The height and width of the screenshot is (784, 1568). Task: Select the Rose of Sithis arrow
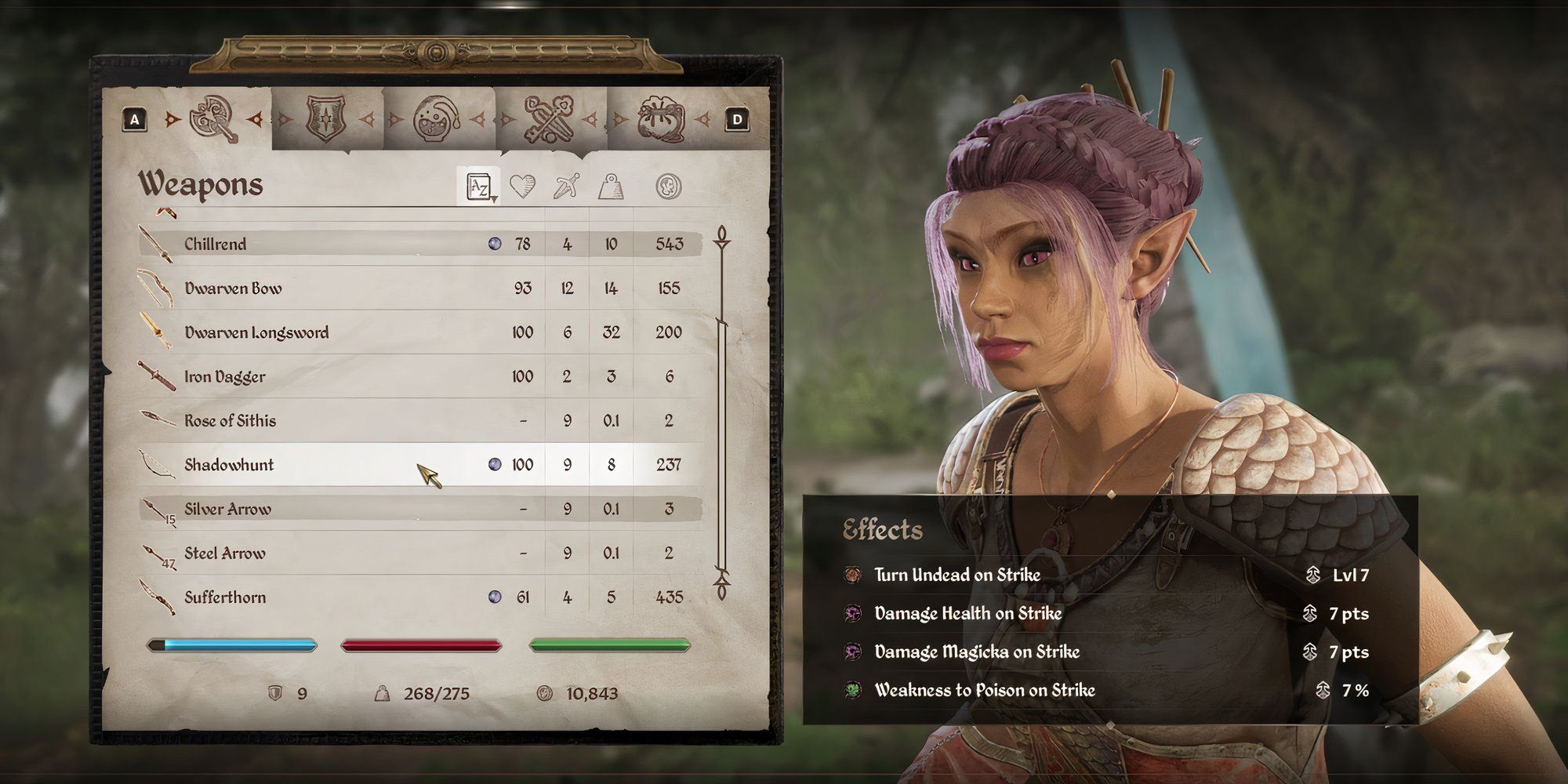tap(230, 421)
